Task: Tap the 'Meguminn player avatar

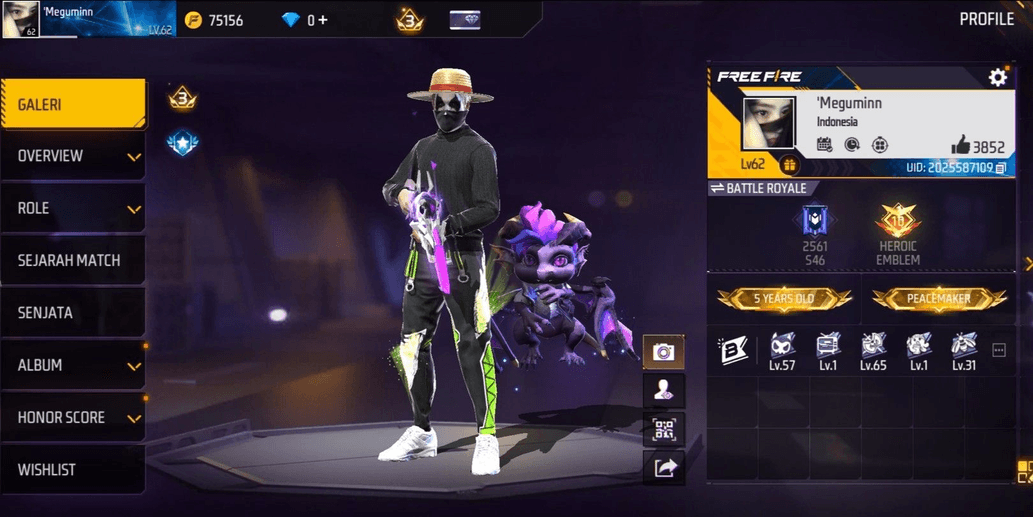Action: [768, 125]
